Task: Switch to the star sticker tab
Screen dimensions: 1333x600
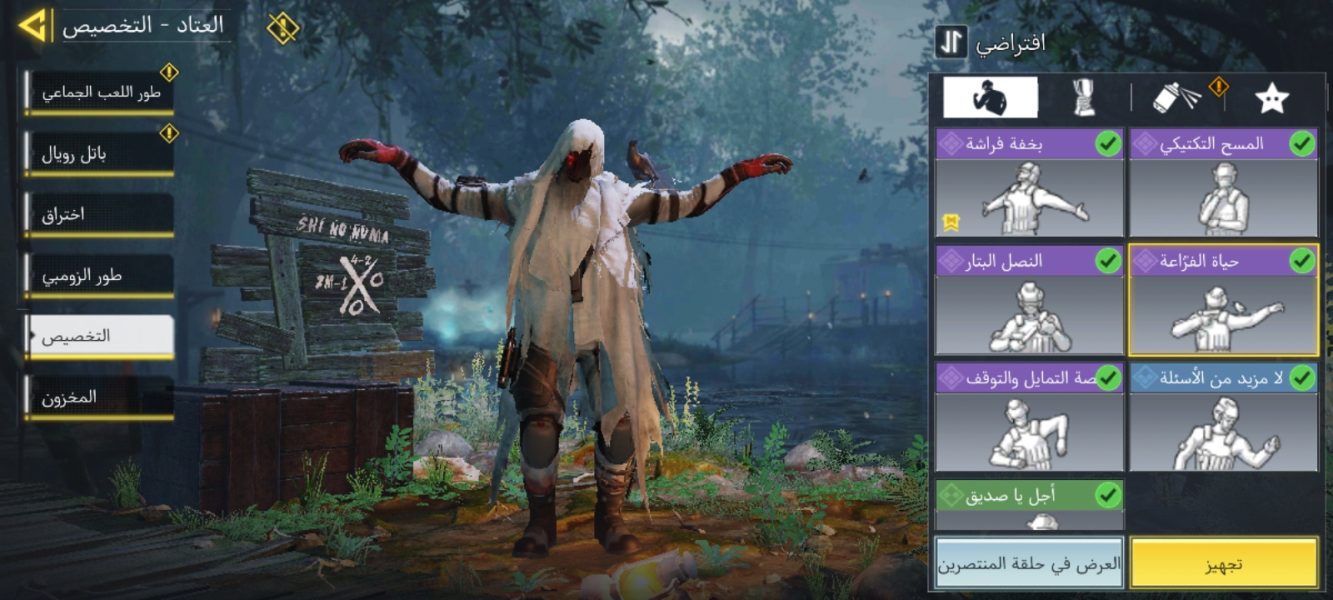Action: click(x=1271, y=97)
